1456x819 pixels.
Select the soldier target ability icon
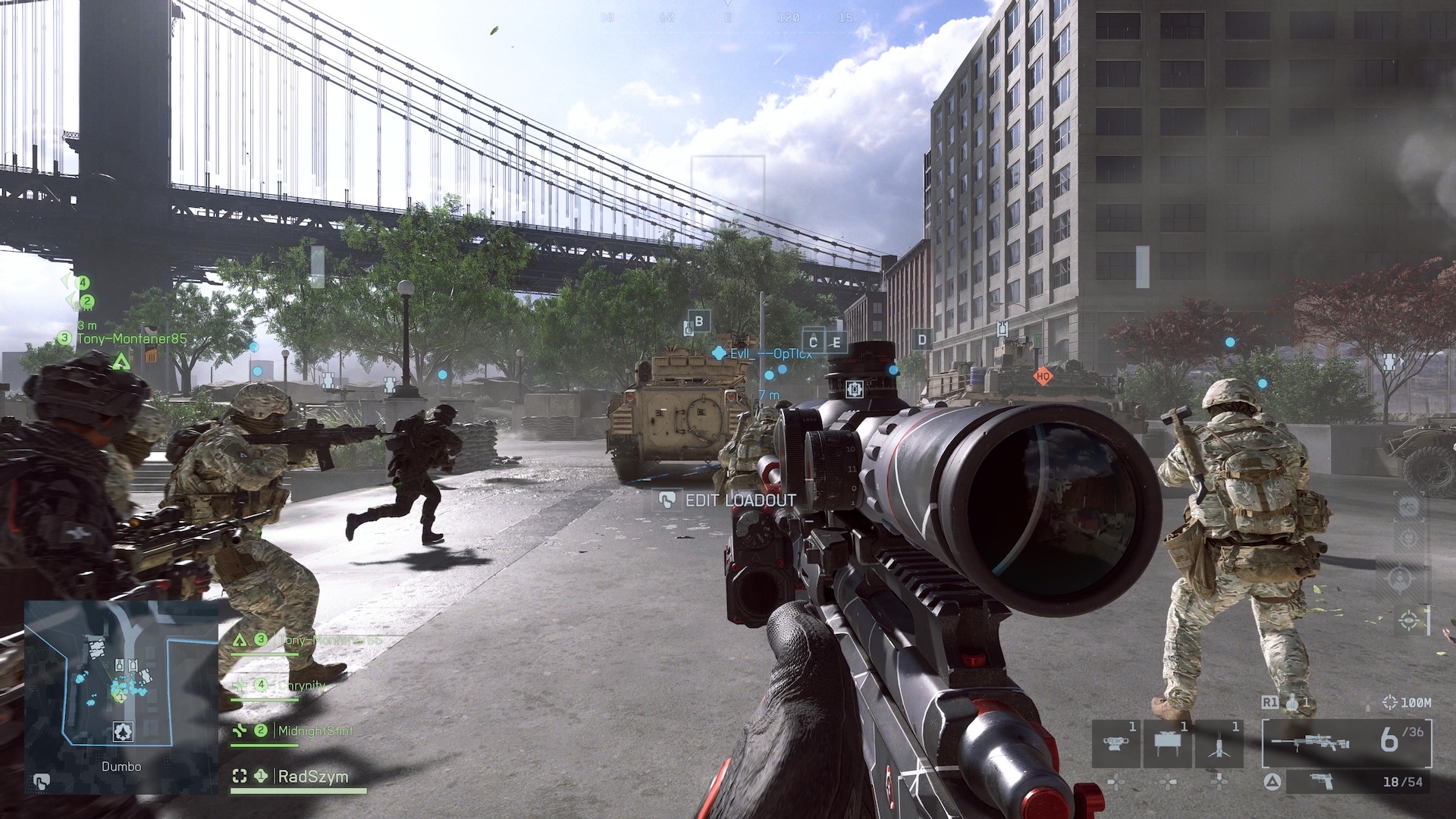(1400, 579)
